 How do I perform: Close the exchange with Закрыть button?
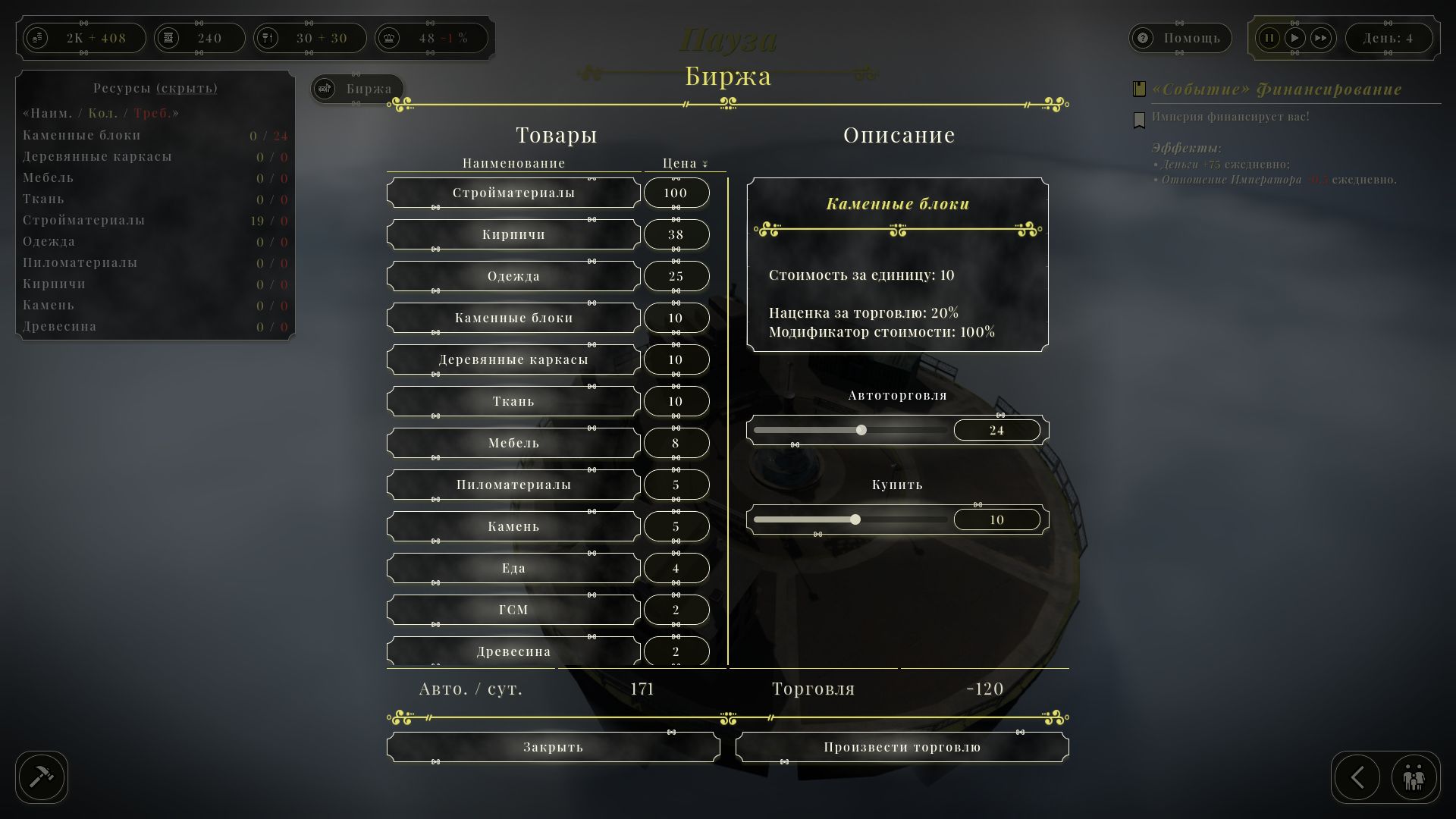[x=553, y=747]
